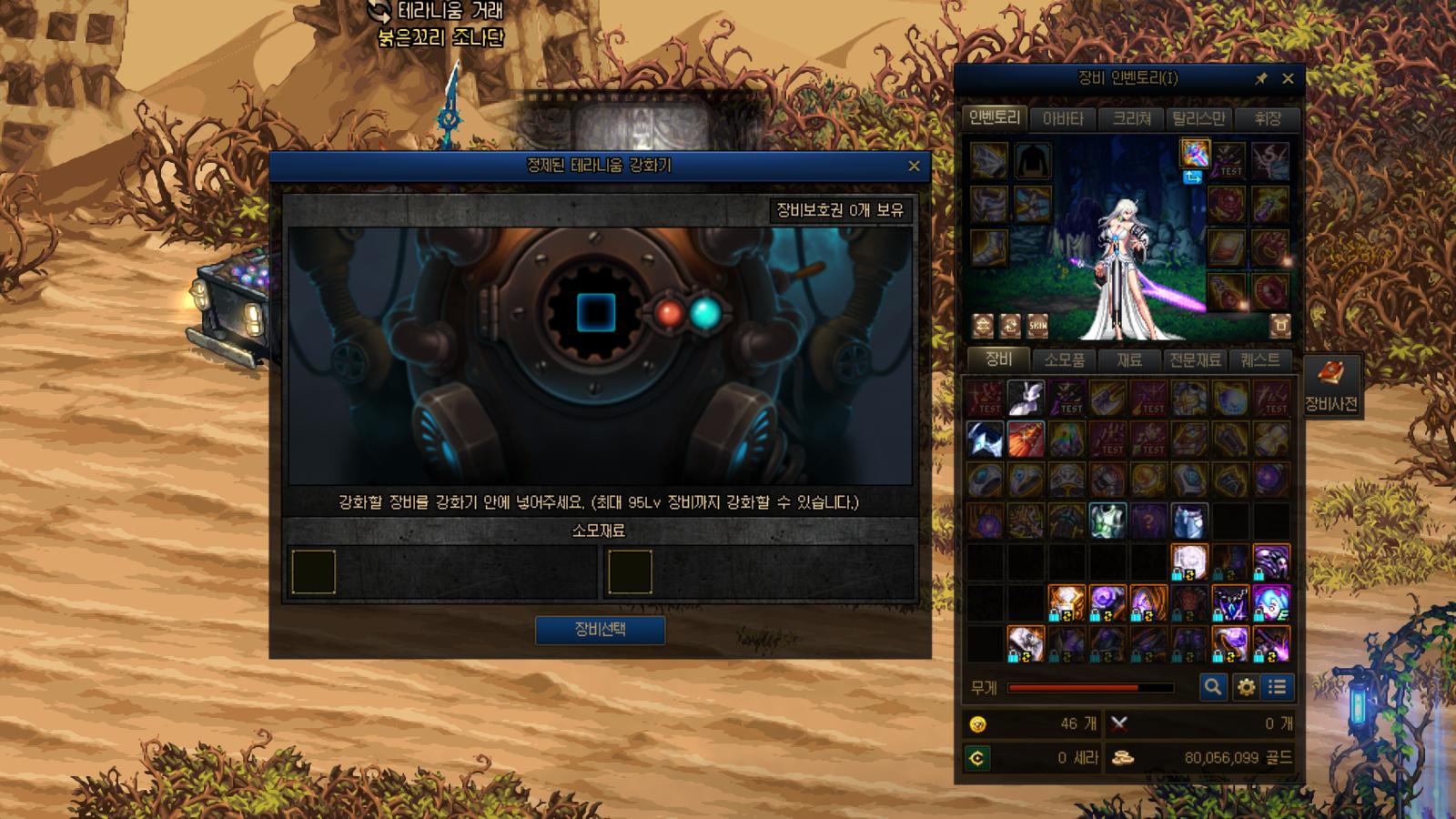Choose the 전문재료 item category
This screenshot has height=819, width=1456.
point(1195,359)
